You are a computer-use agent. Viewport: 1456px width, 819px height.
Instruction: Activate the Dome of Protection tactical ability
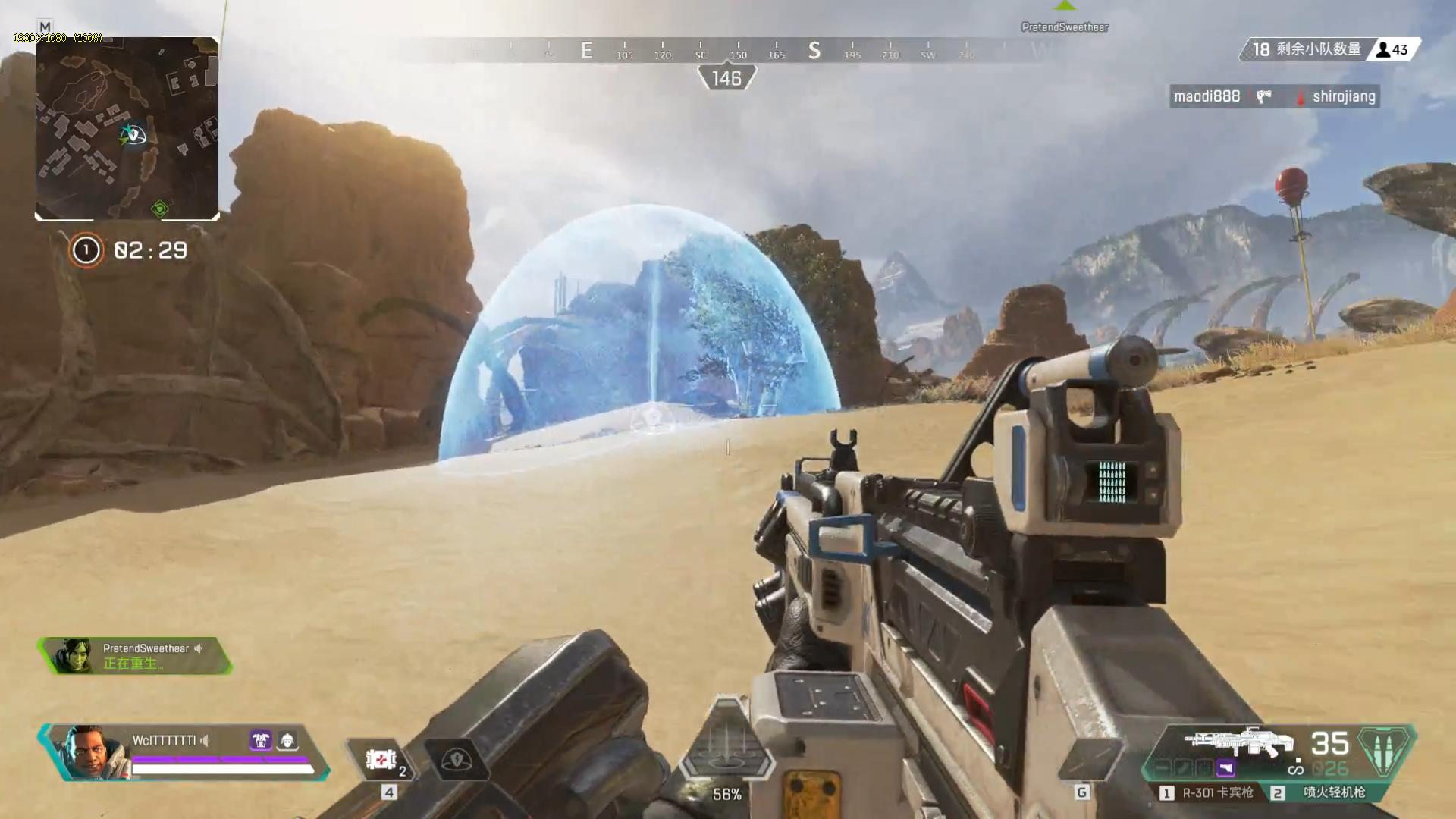[x=457, y=759]
